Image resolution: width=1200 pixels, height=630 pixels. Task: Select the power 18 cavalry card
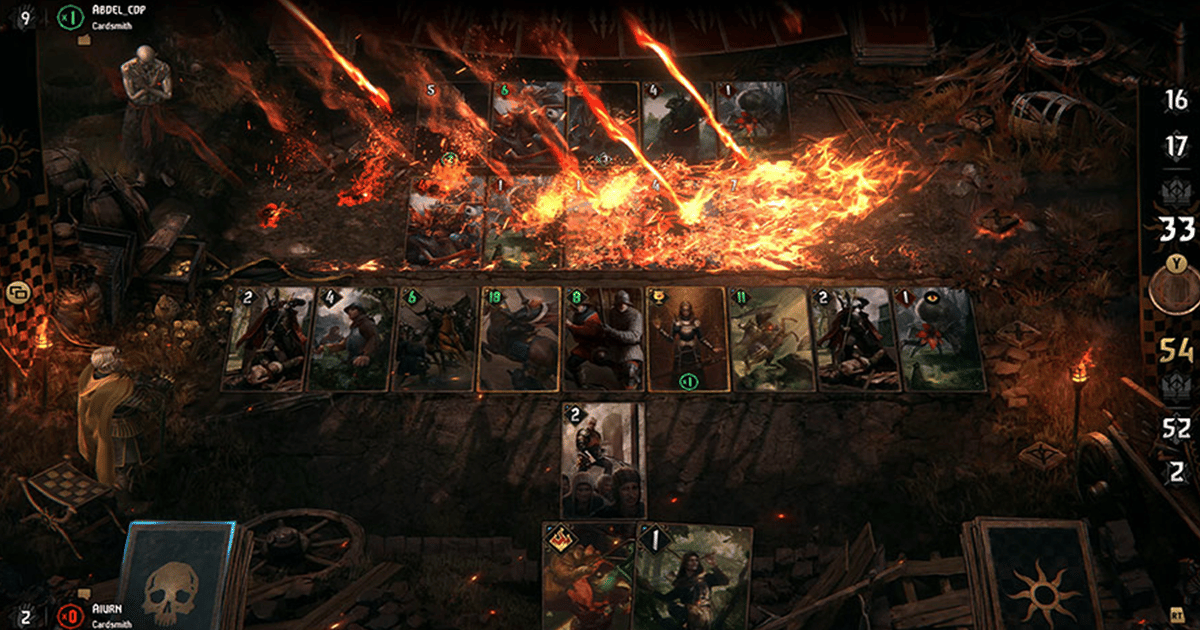(518, 339)
